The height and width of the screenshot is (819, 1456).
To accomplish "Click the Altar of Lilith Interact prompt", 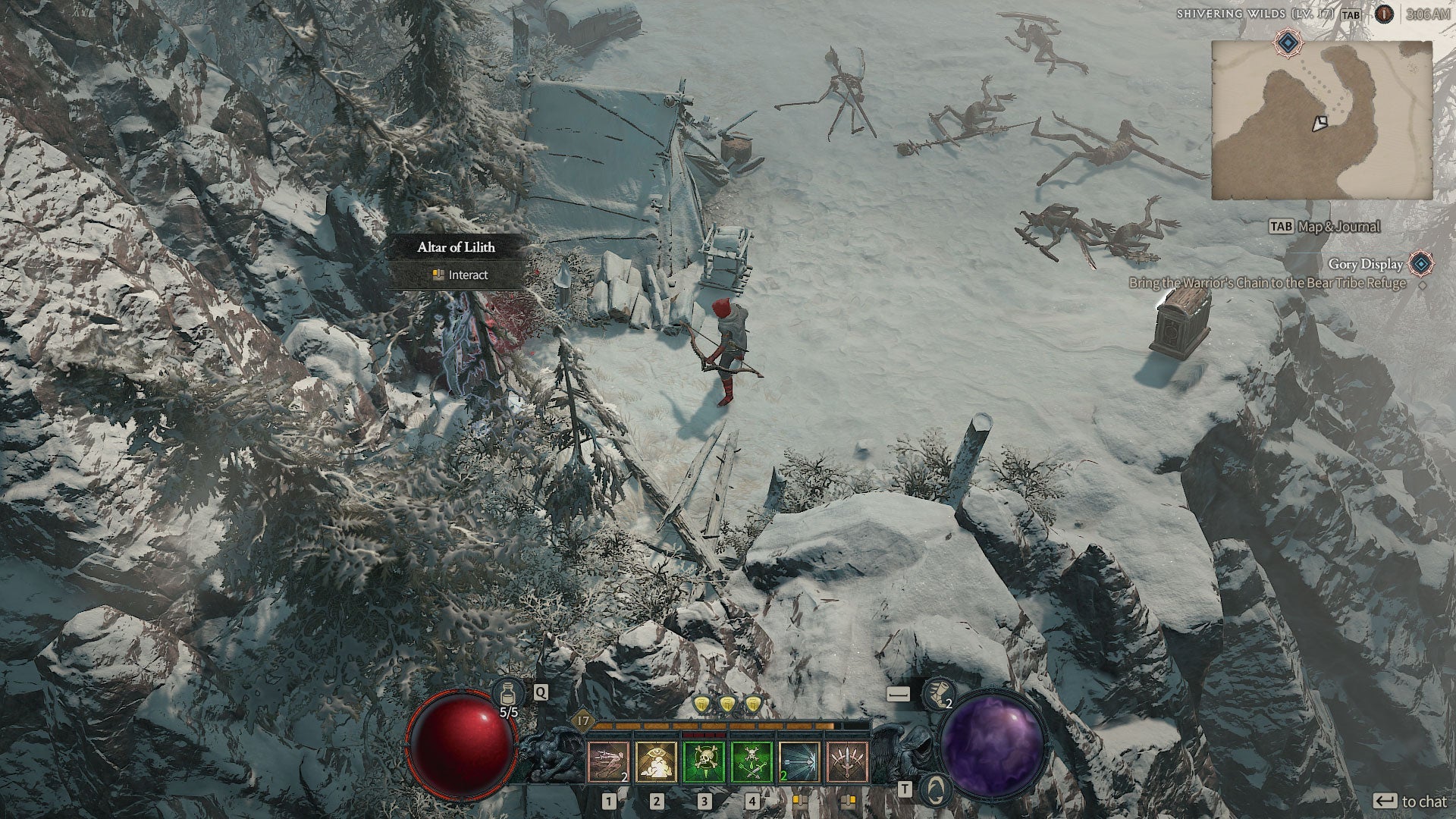I will coord(460,275).
